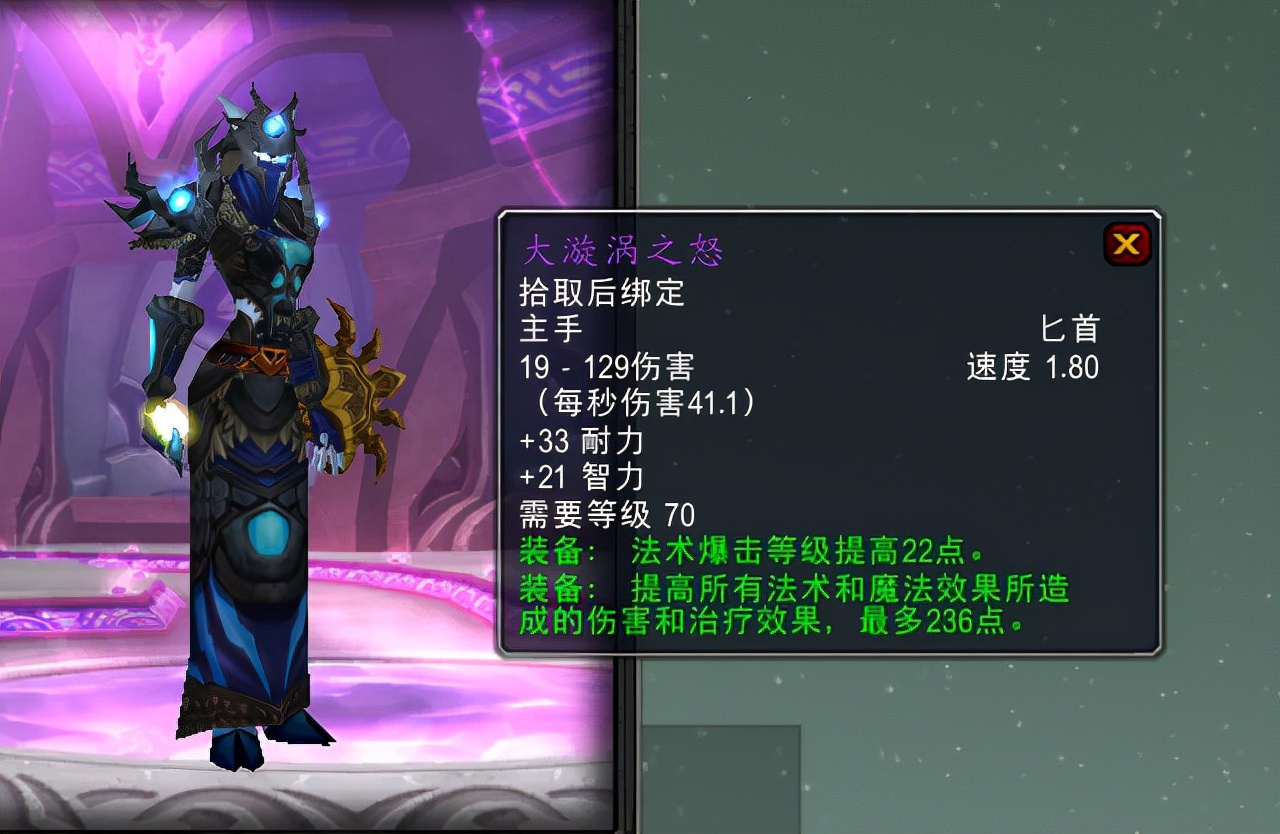The image size is (1280, 834).
Task: Close the item tooltip with the X
Action: coord(1126,243)
